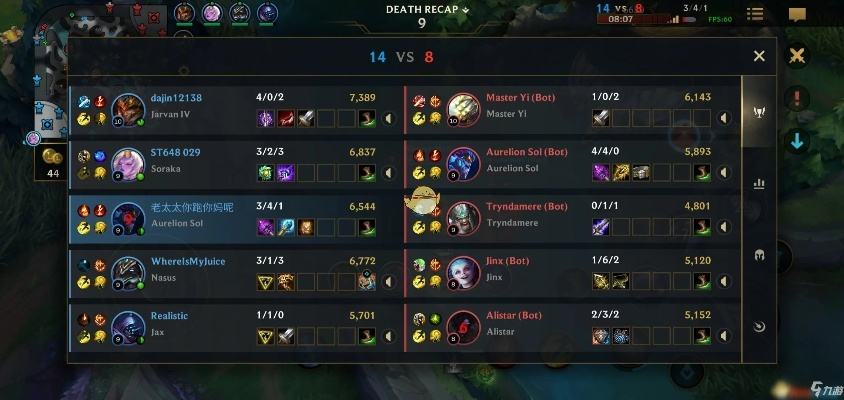Open the chat speech bubble icon

tap(797, 15)
